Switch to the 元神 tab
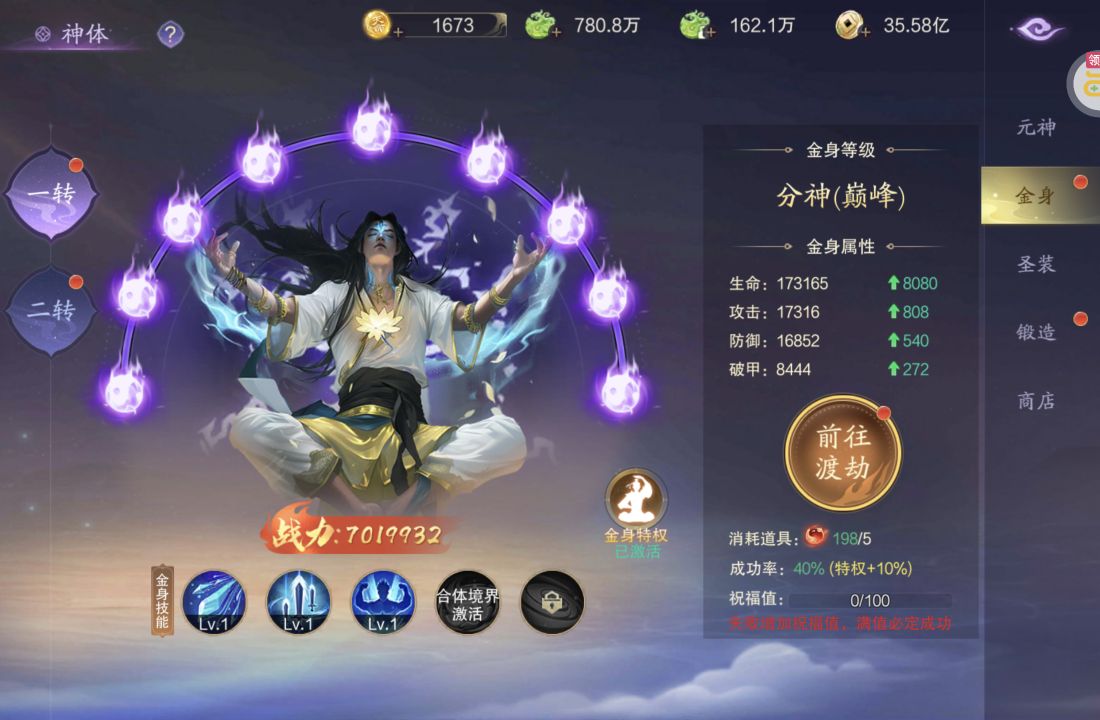 (1036, 127)
